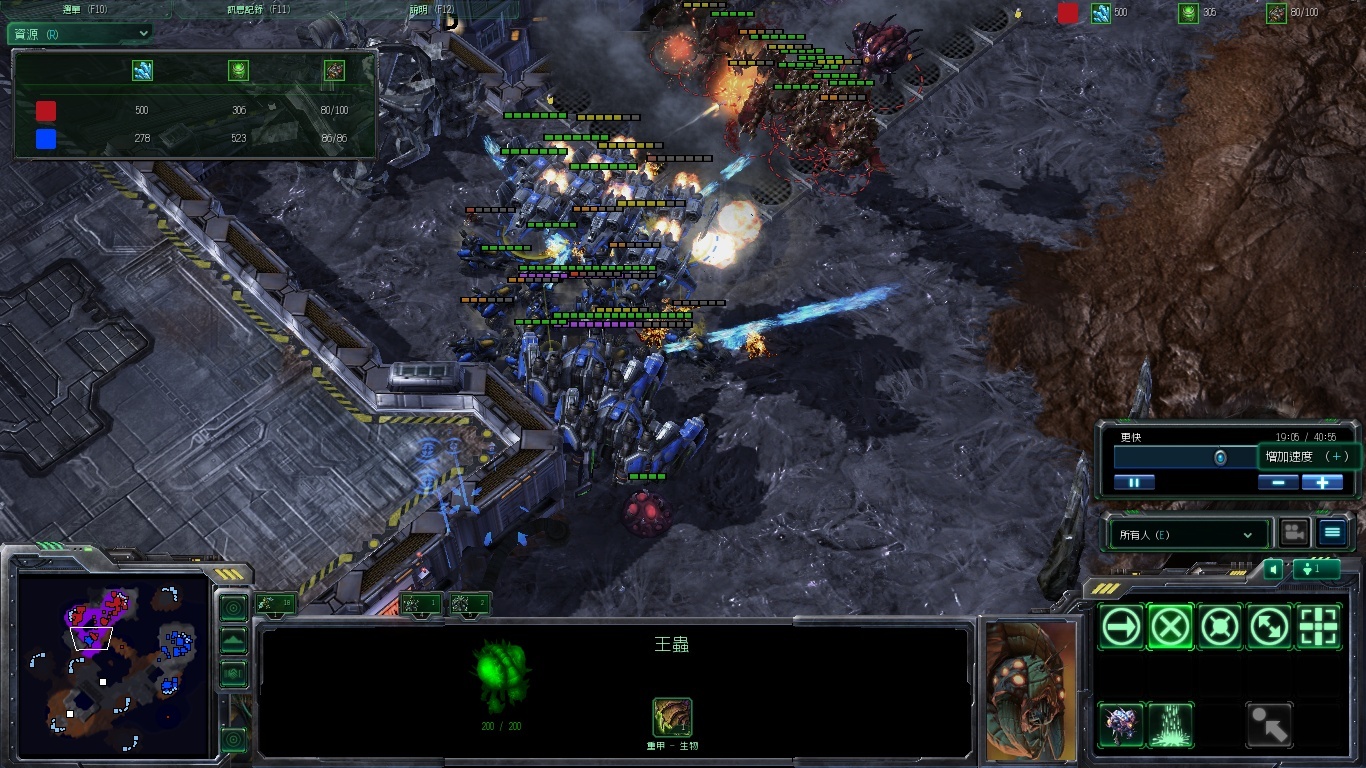Screen dimensions: 1366x768
Task: Click the replay timeline slider handle
Action: [x=1220, y=457]
